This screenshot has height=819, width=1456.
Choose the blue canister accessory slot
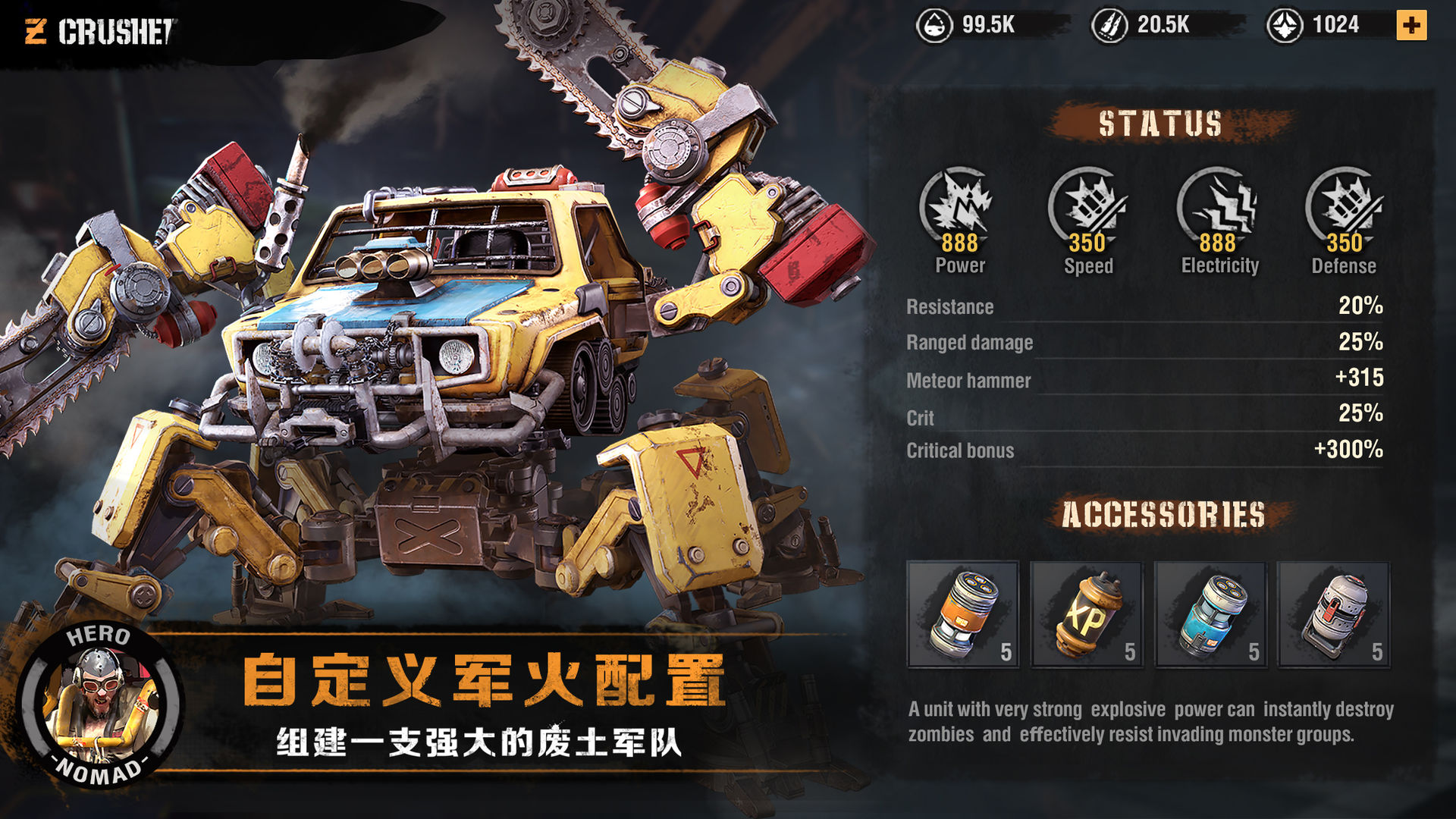[1210, 614]
